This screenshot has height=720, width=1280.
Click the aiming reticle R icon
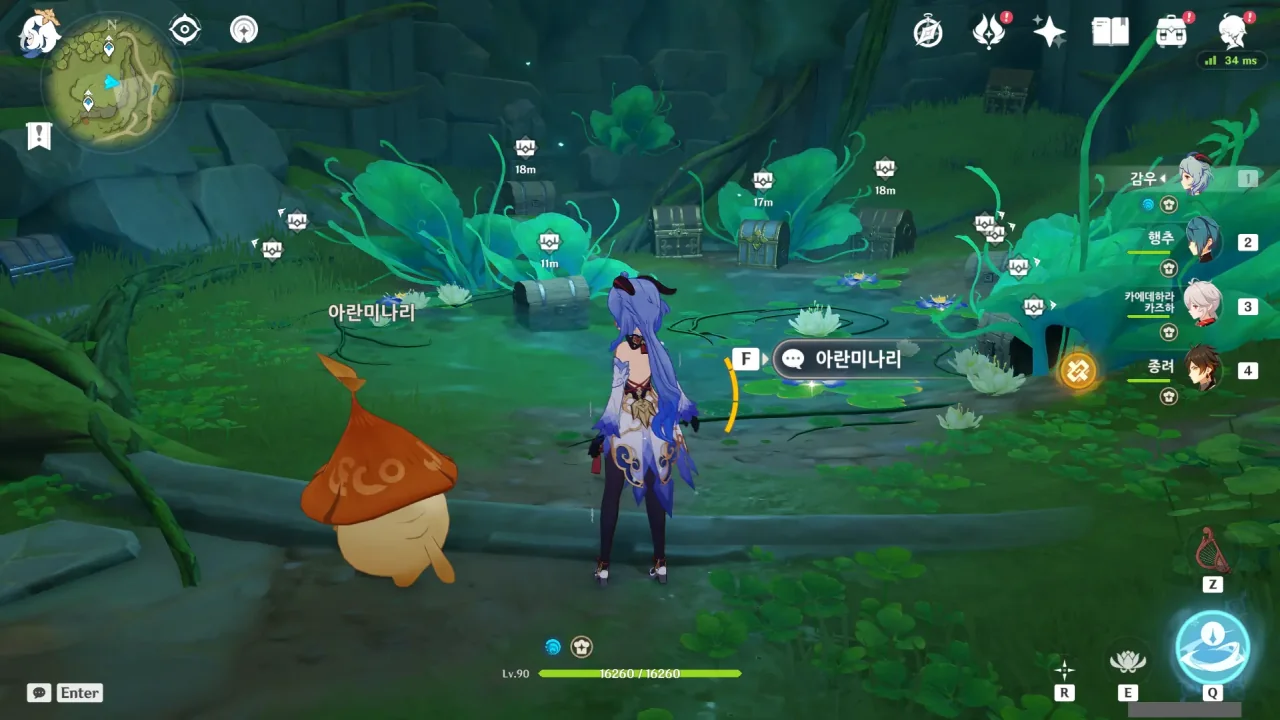point(1063,672)
